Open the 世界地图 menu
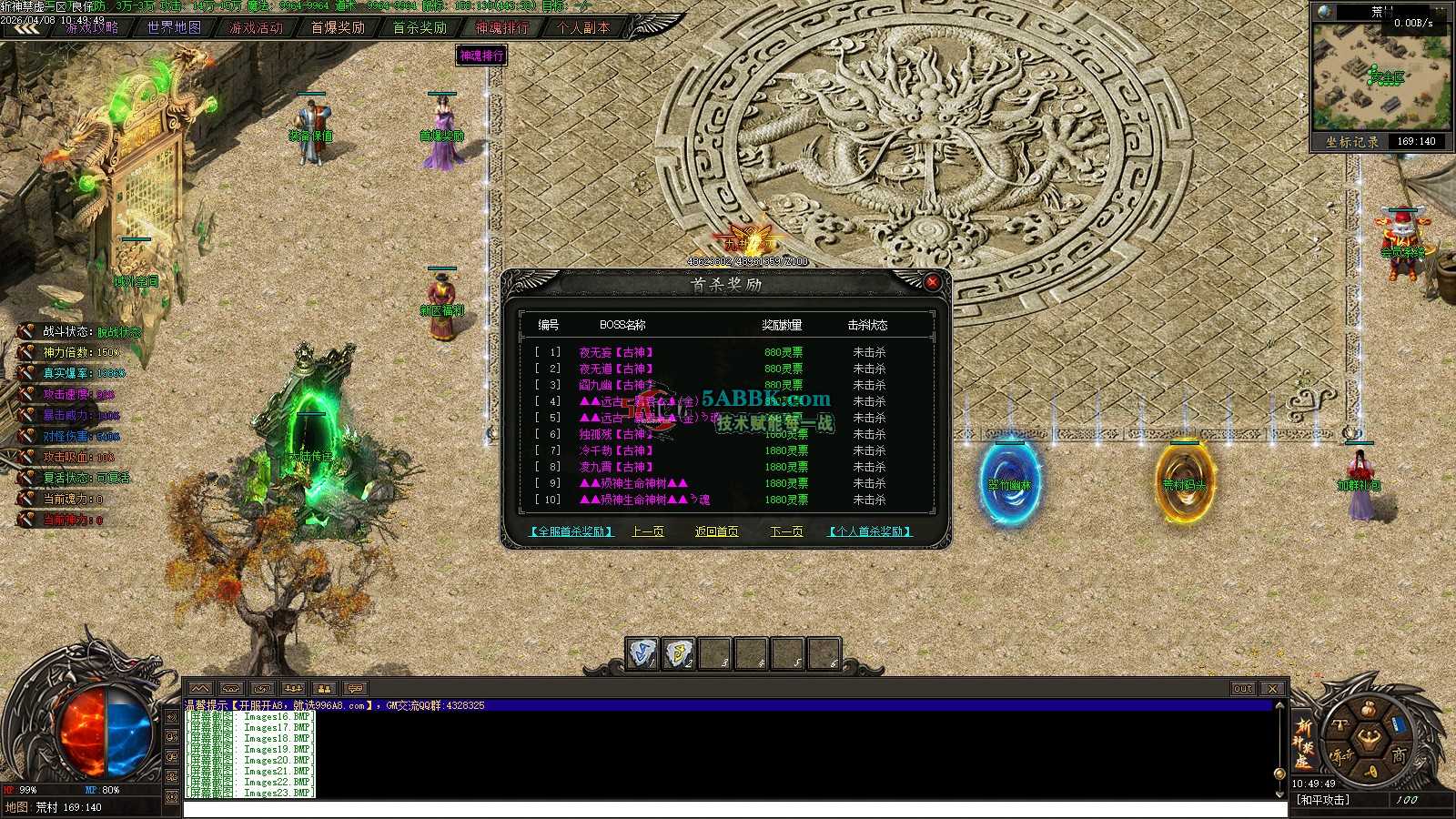 [174, 27]
